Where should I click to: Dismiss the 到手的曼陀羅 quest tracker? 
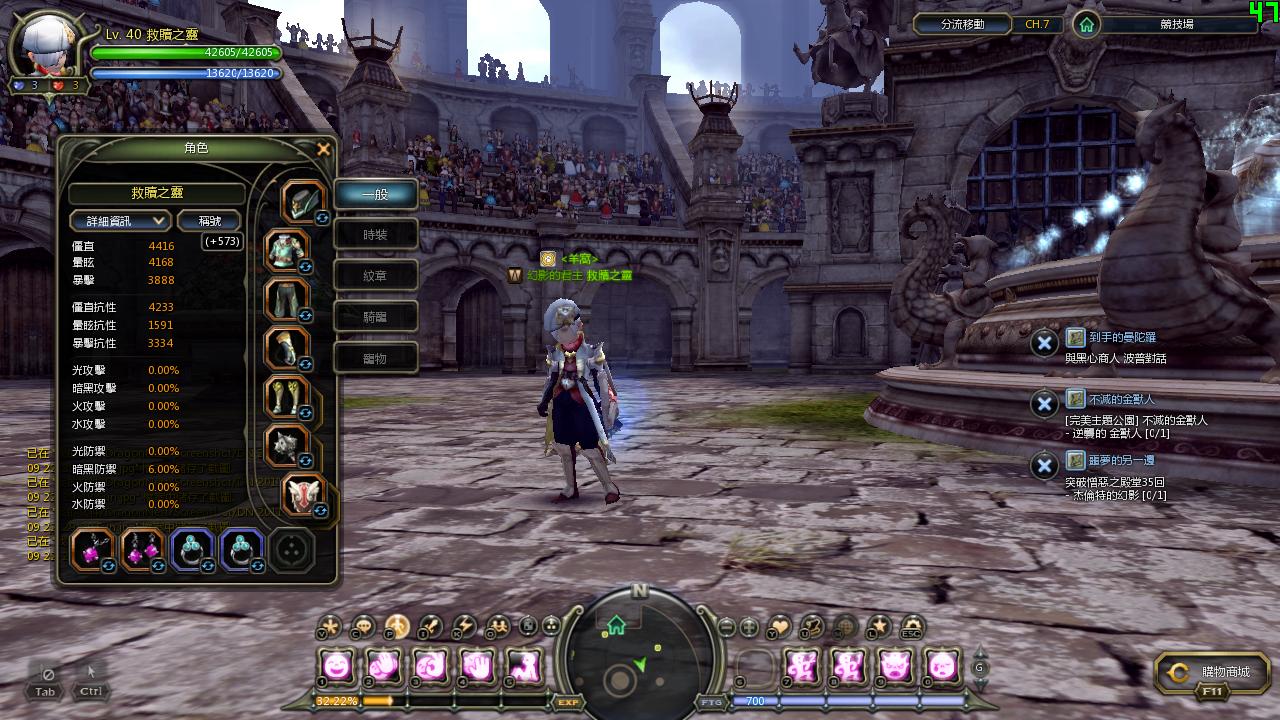tap(1044, 343)
